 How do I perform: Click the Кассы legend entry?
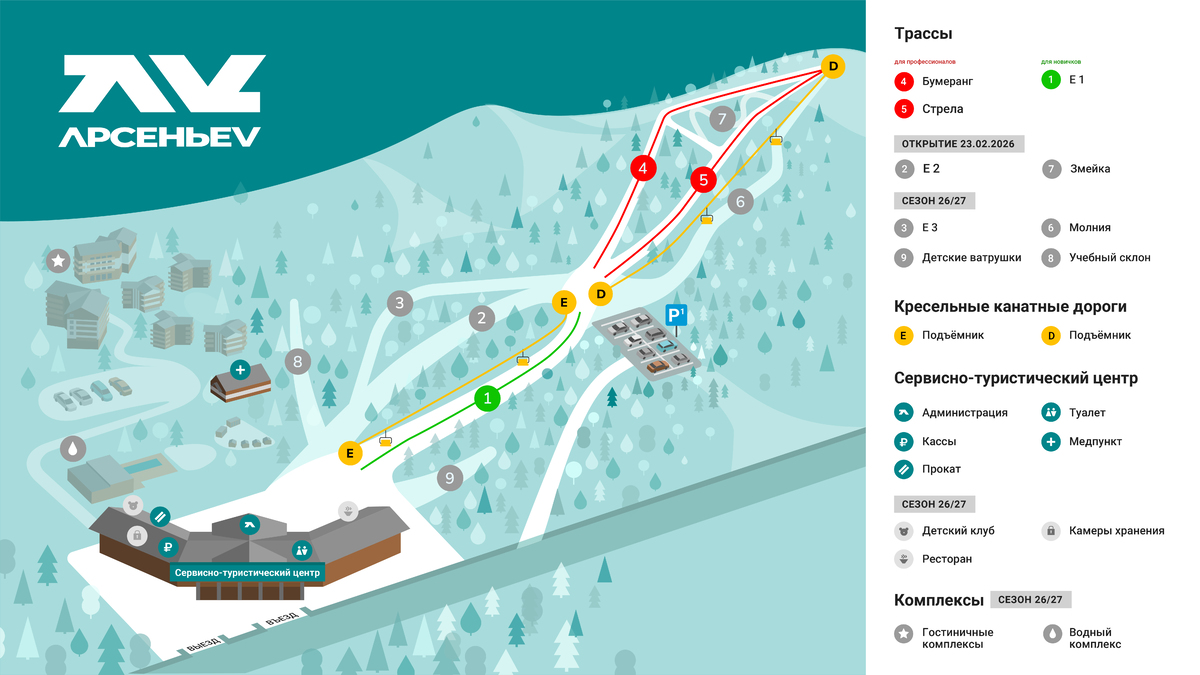point(939,441)
